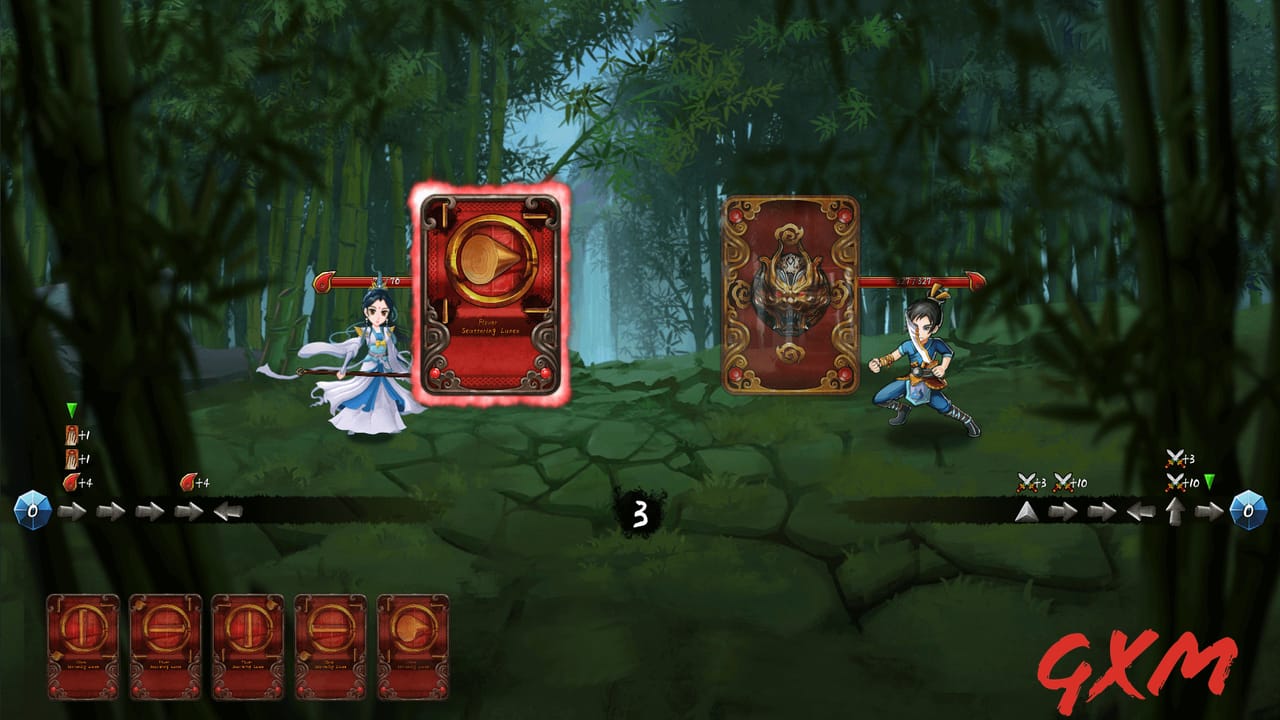This screenshot has width=1280, height=720.
Task: Select the first lute card in your hand
Action: click(85, 645)
